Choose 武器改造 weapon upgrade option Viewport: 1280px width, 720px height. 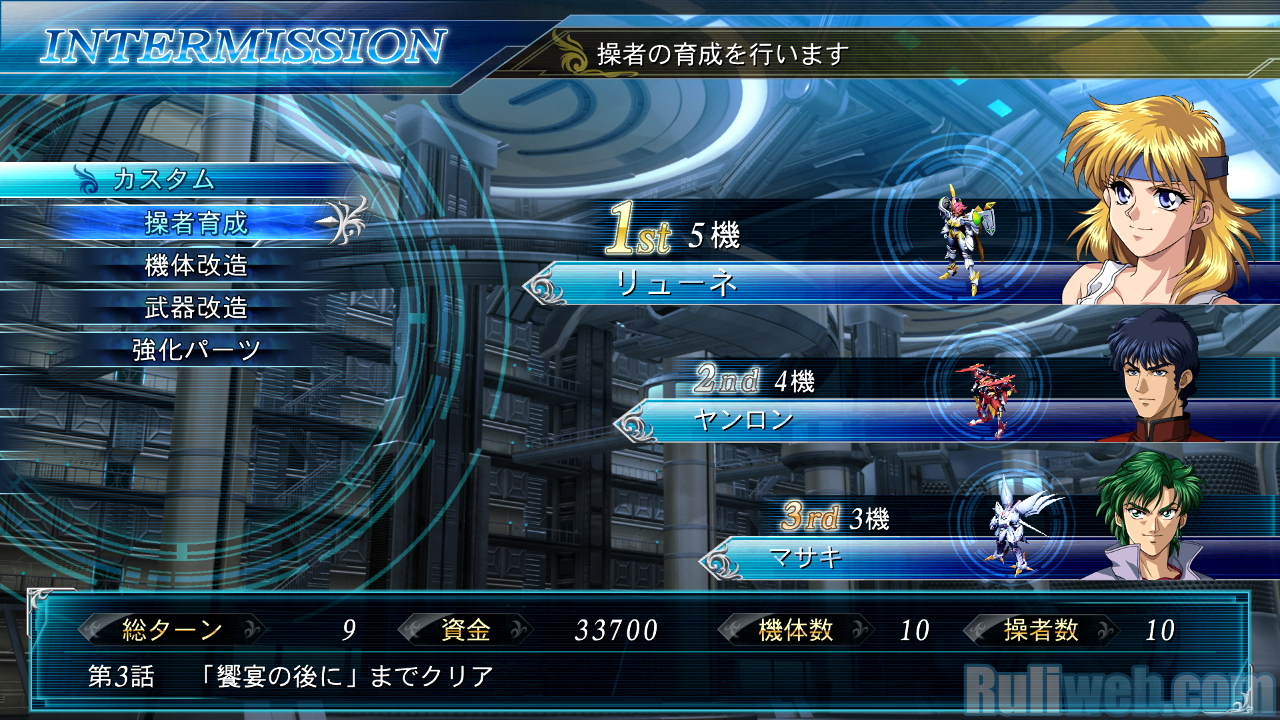(196, 308)
